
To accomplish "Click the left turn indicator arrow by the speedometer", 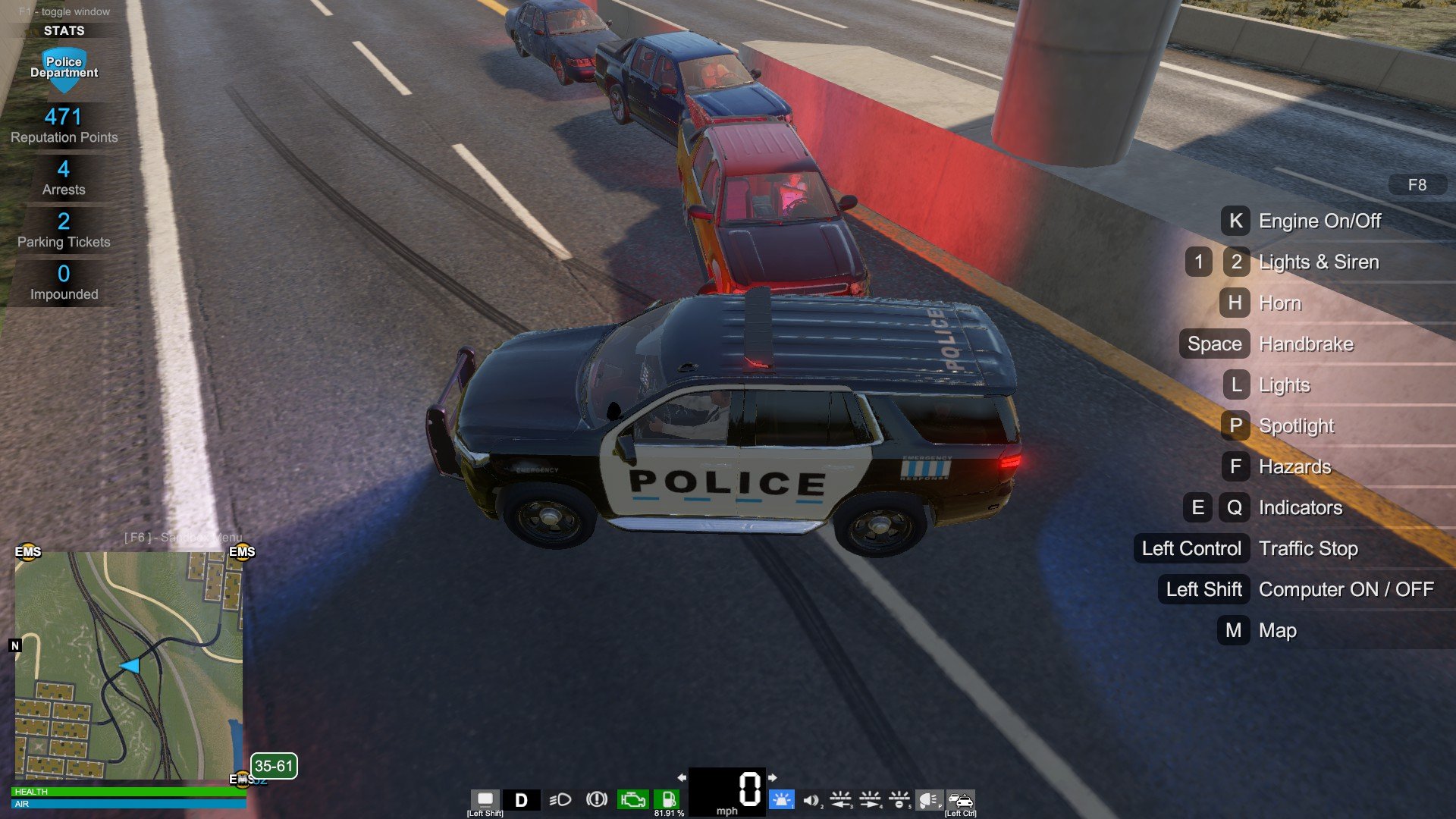I will pyautogui.click(x=682, y=777).
